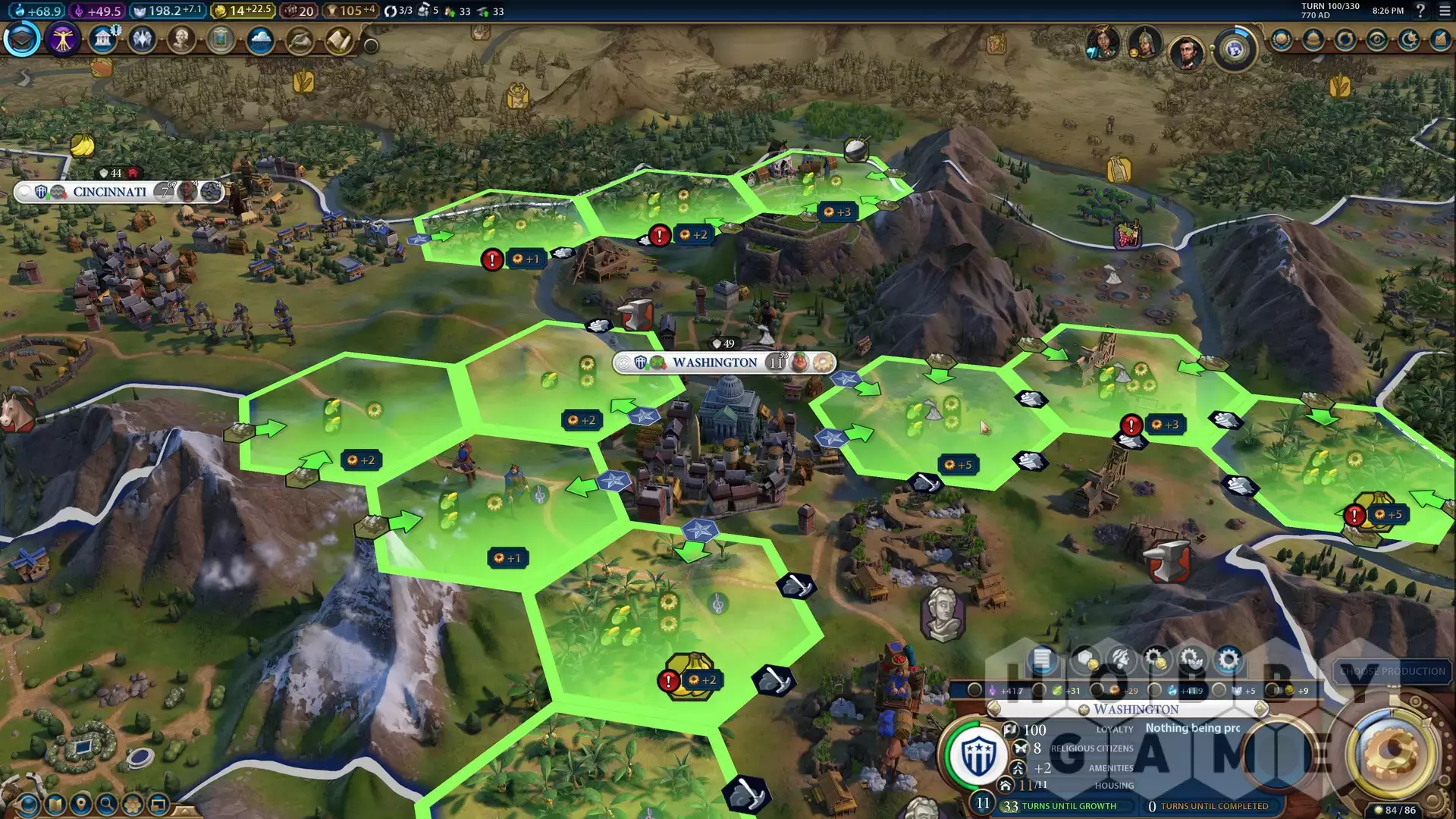Open the Civics Tree Vitruvian Man button

(62, 39)
